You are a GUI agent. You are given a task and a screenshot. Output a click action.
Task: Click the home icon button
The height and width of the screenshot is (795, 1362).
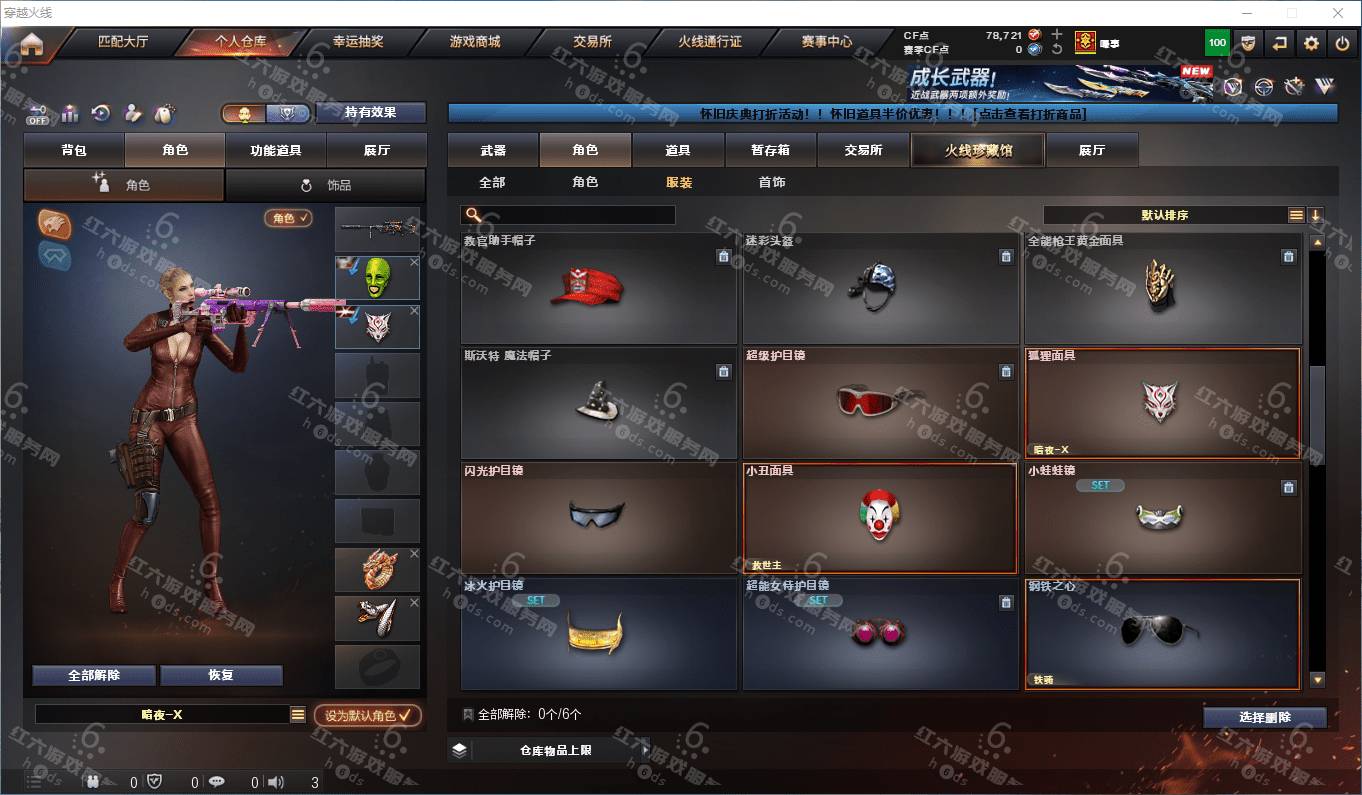tap(32, 44)
